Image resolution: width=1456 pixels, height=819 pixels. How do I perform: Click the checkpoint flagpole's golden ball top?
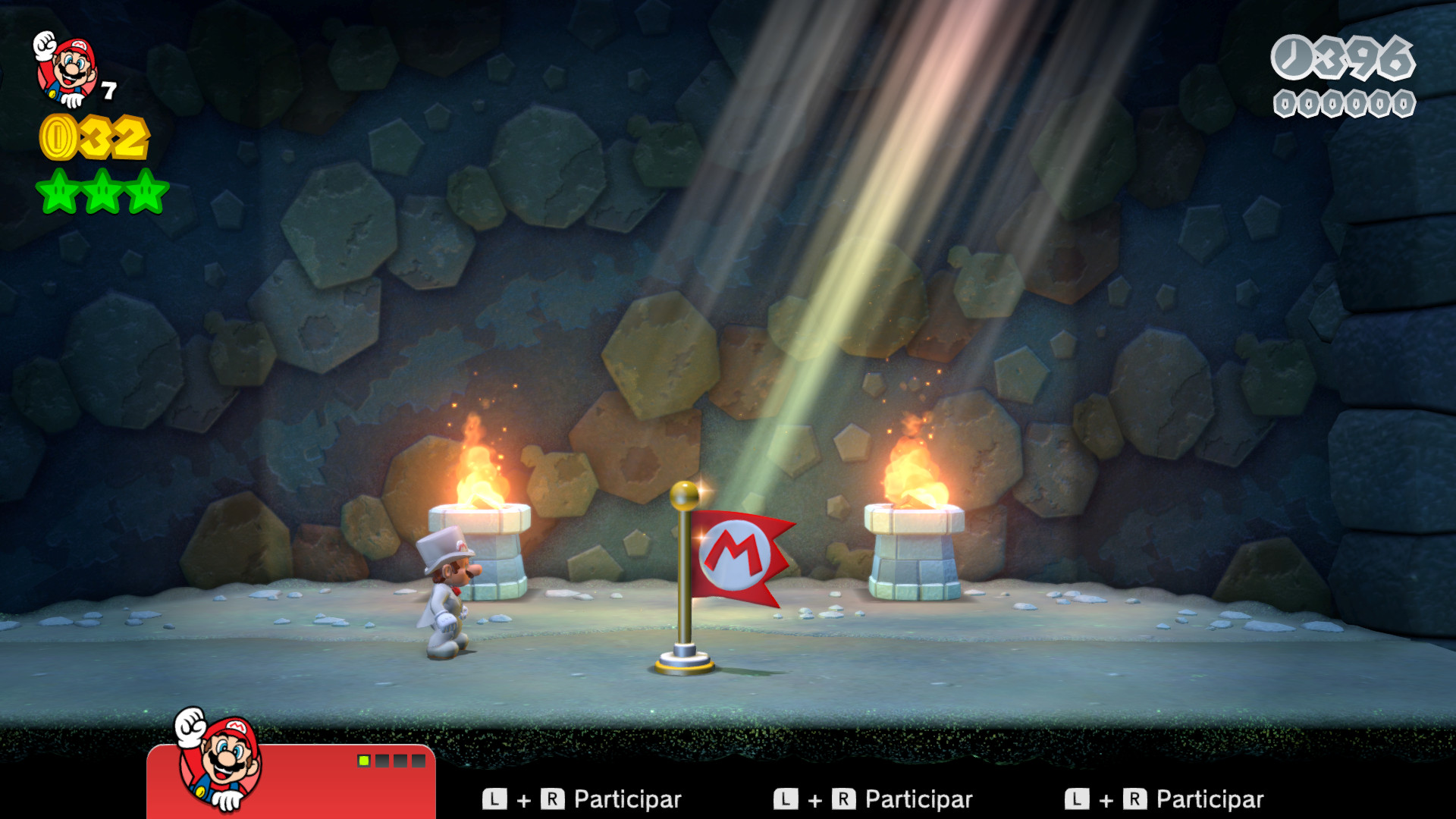pos(683,497)
